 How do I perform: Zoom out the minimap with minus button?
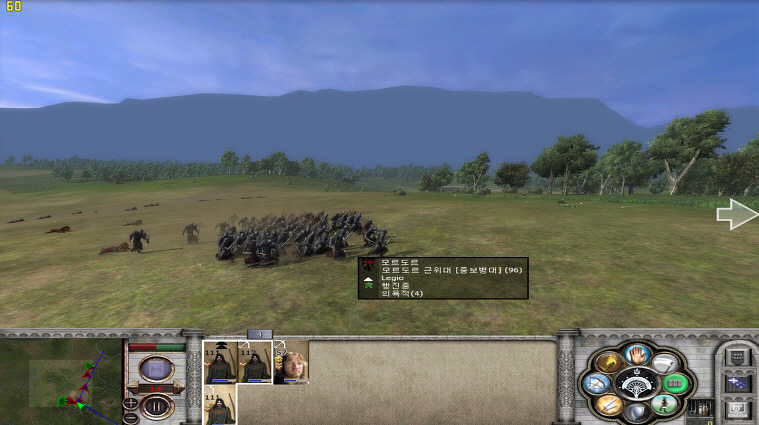[131, 418]
